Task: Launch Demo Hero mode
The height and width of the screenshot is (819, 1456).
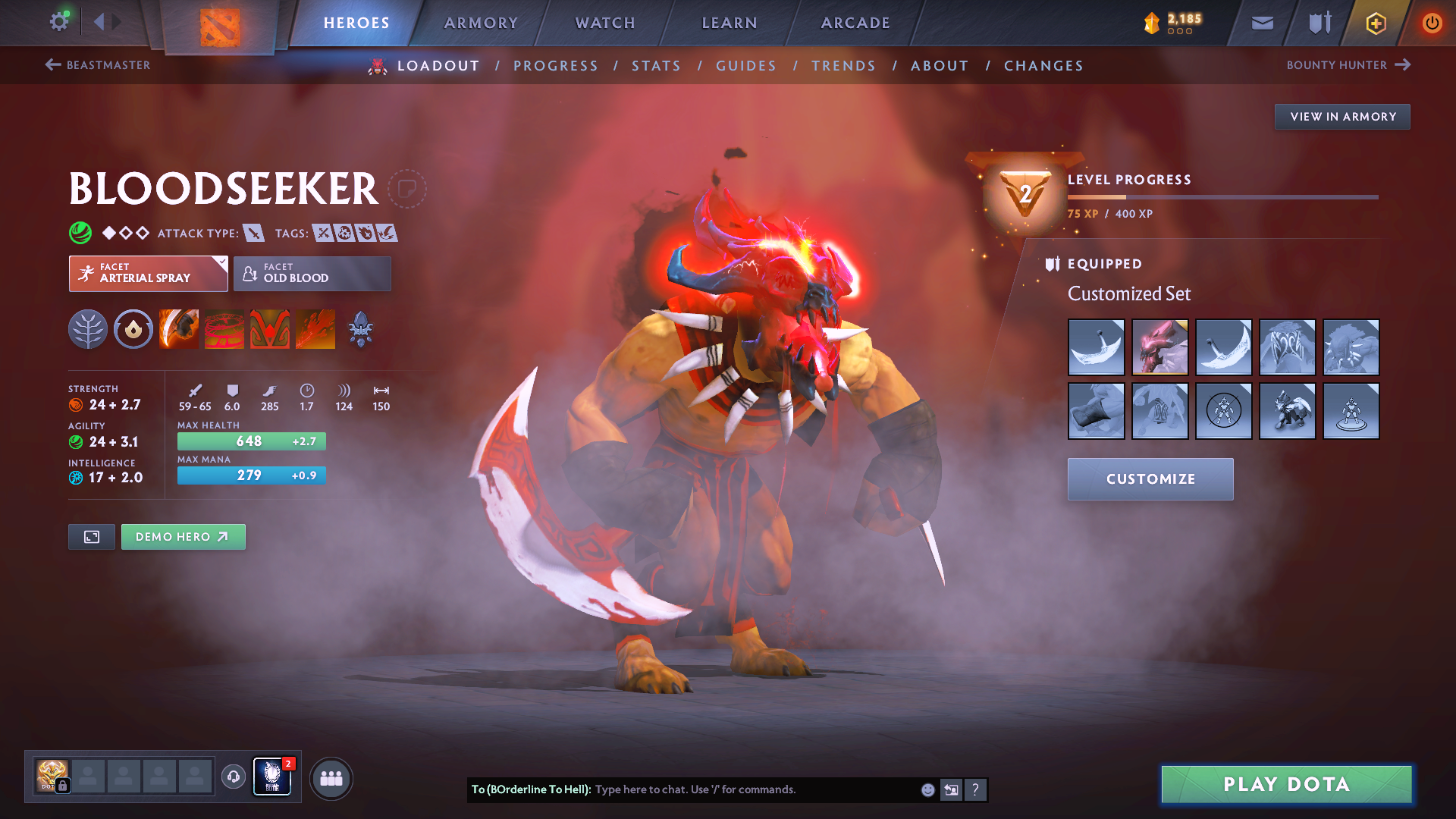Action: tap(183, 537)
